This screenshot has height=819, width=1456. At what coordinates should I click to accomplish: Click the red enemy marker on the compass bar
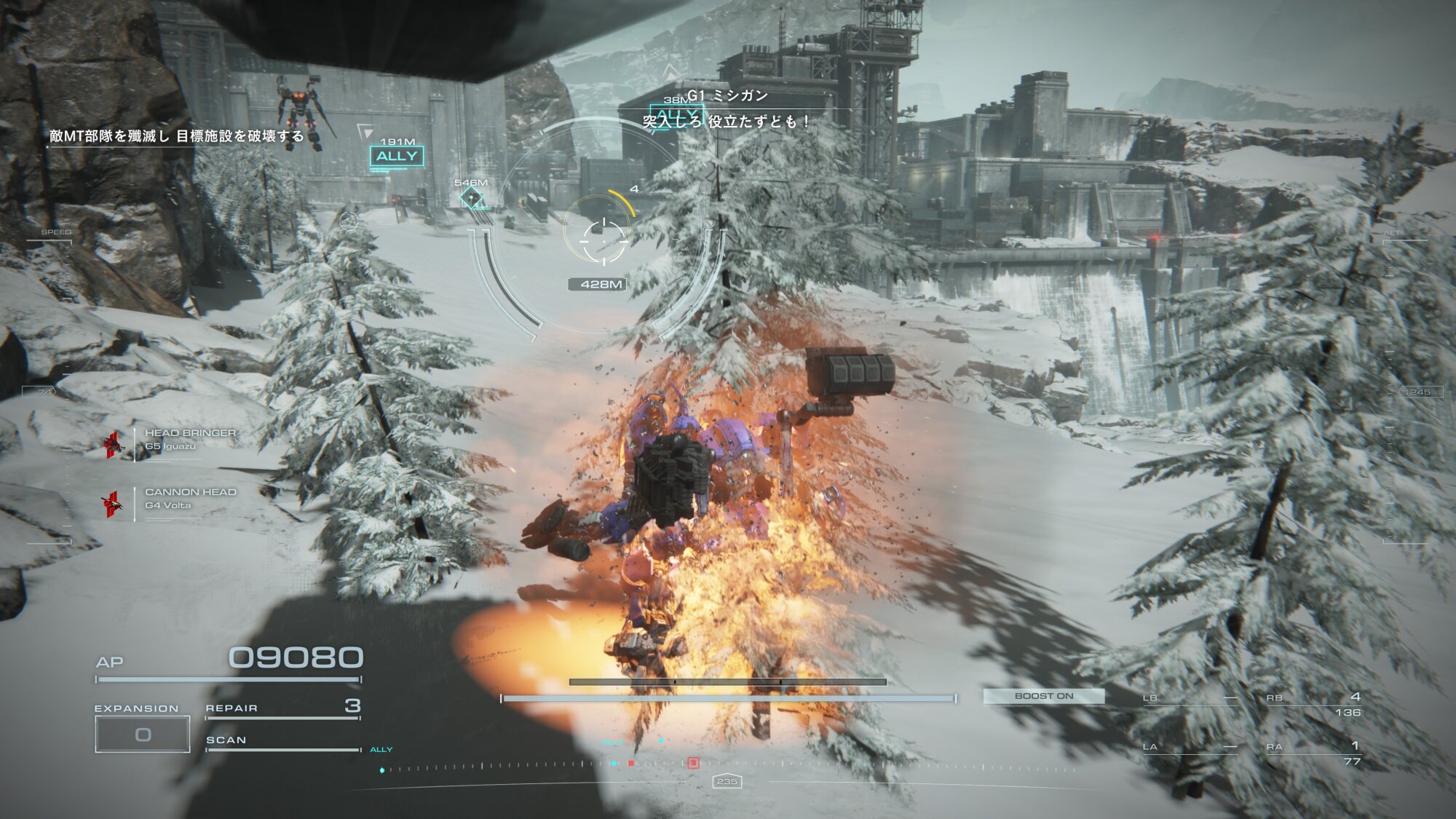tap(693, 763)
